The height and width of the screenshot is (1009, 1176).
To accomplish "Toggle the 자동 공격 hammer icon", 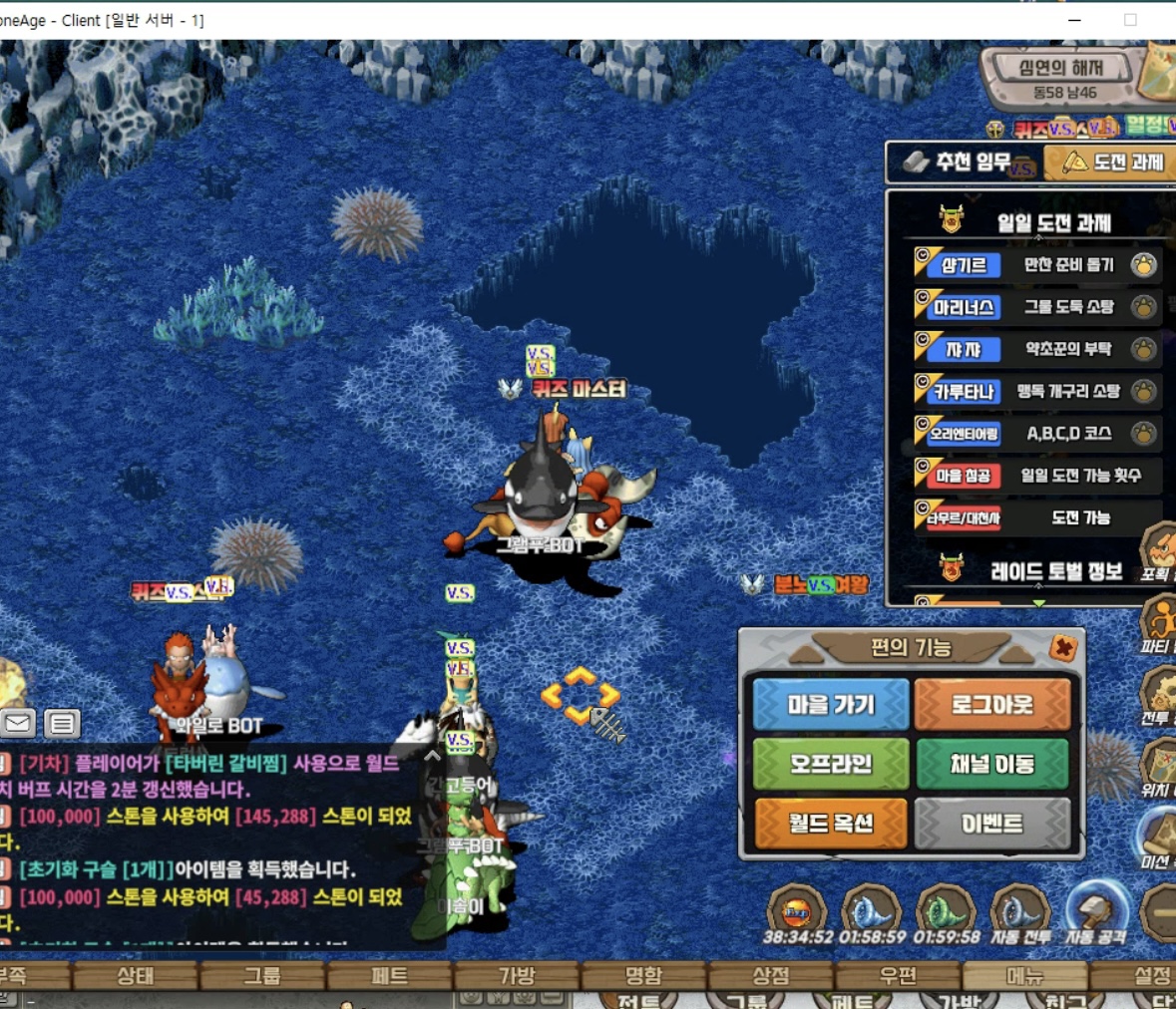I will click(x=1094, y=910).
